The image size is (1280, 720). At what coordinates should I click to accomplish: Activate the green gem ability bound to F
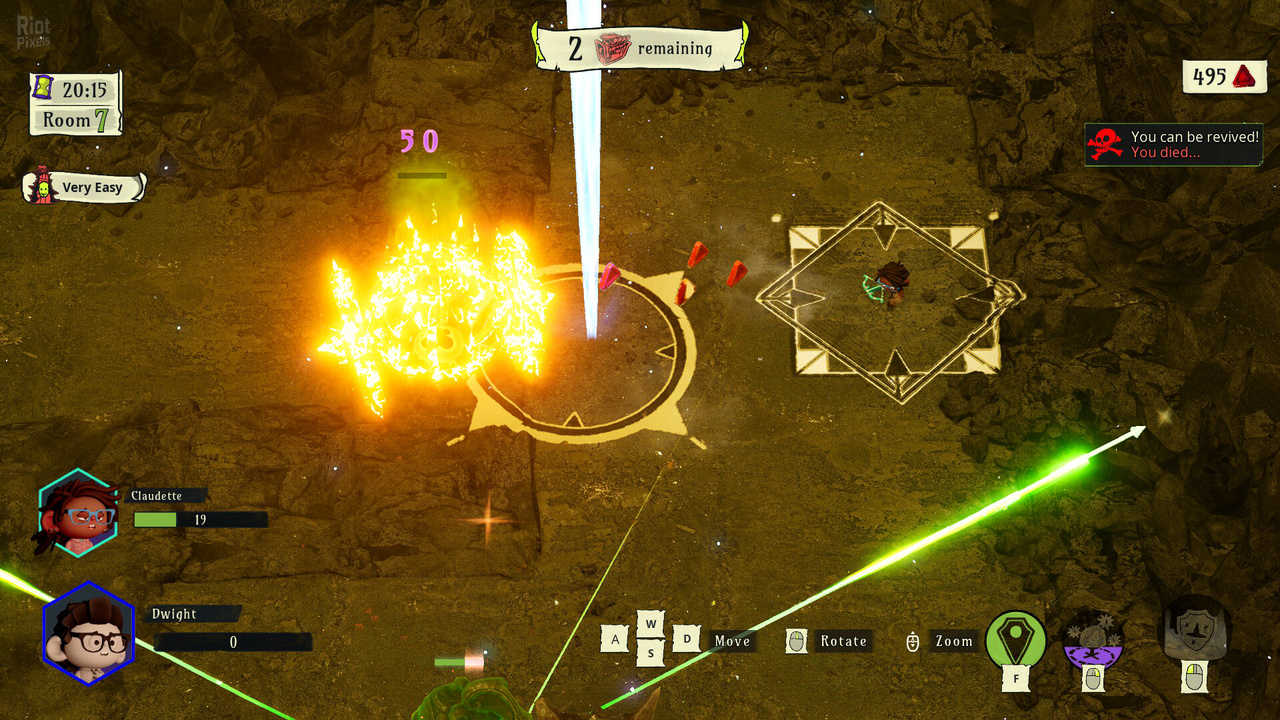1014,640
